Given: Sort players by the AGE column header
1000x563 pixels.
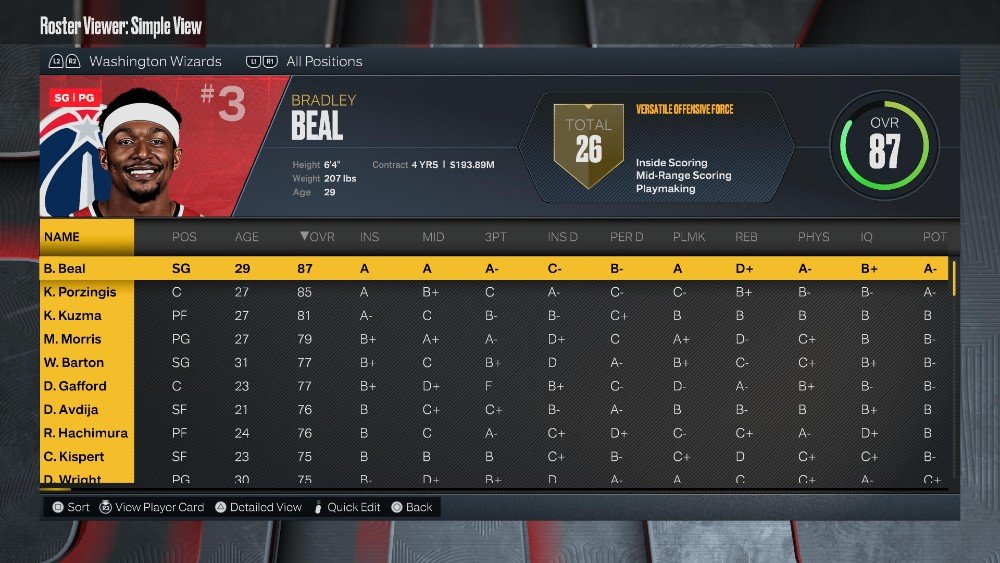Looking at the screenshot, I should [246, 237].
